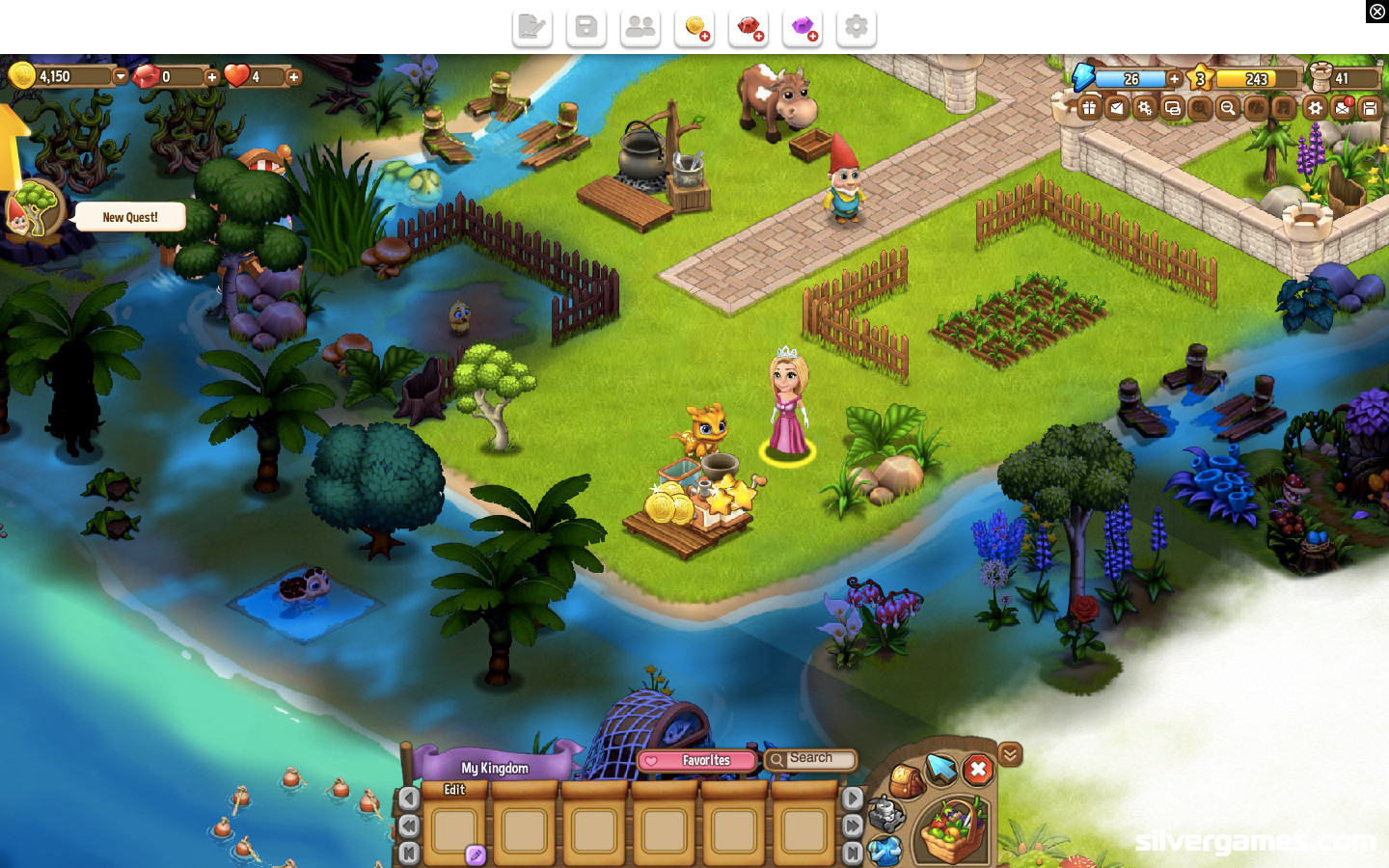Image resolution: width=1389 pixels, height=868 pixels.
Task: Buy coins from the top toolbar
Action: (x=694, y=27)
